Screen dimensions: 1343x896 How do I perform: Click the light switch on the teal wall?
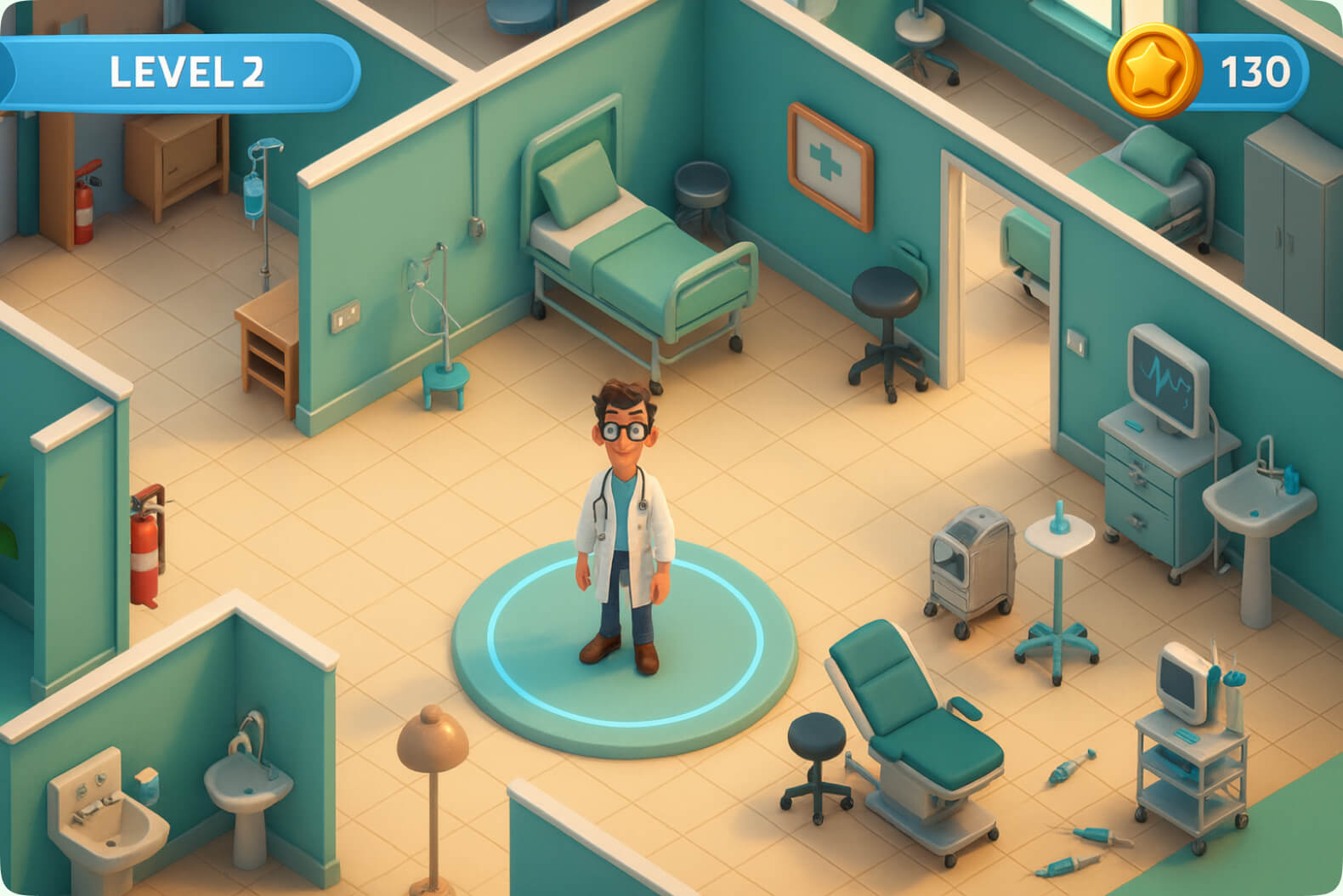coord(344,315)
